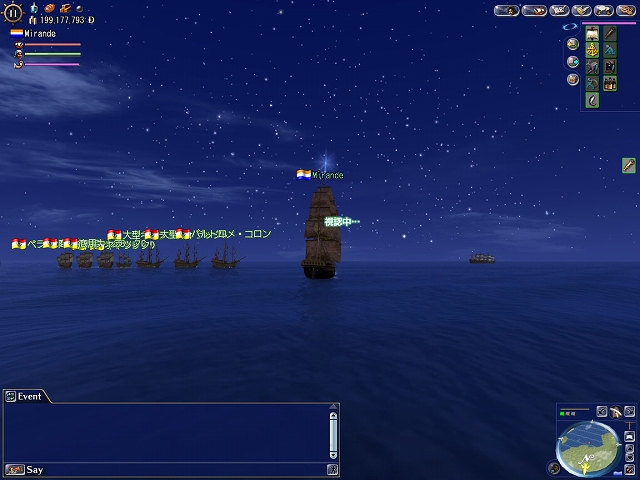Click the pencil icon on the right edge
This screenshot has width=640, height=480.
(x=629, y=165)
